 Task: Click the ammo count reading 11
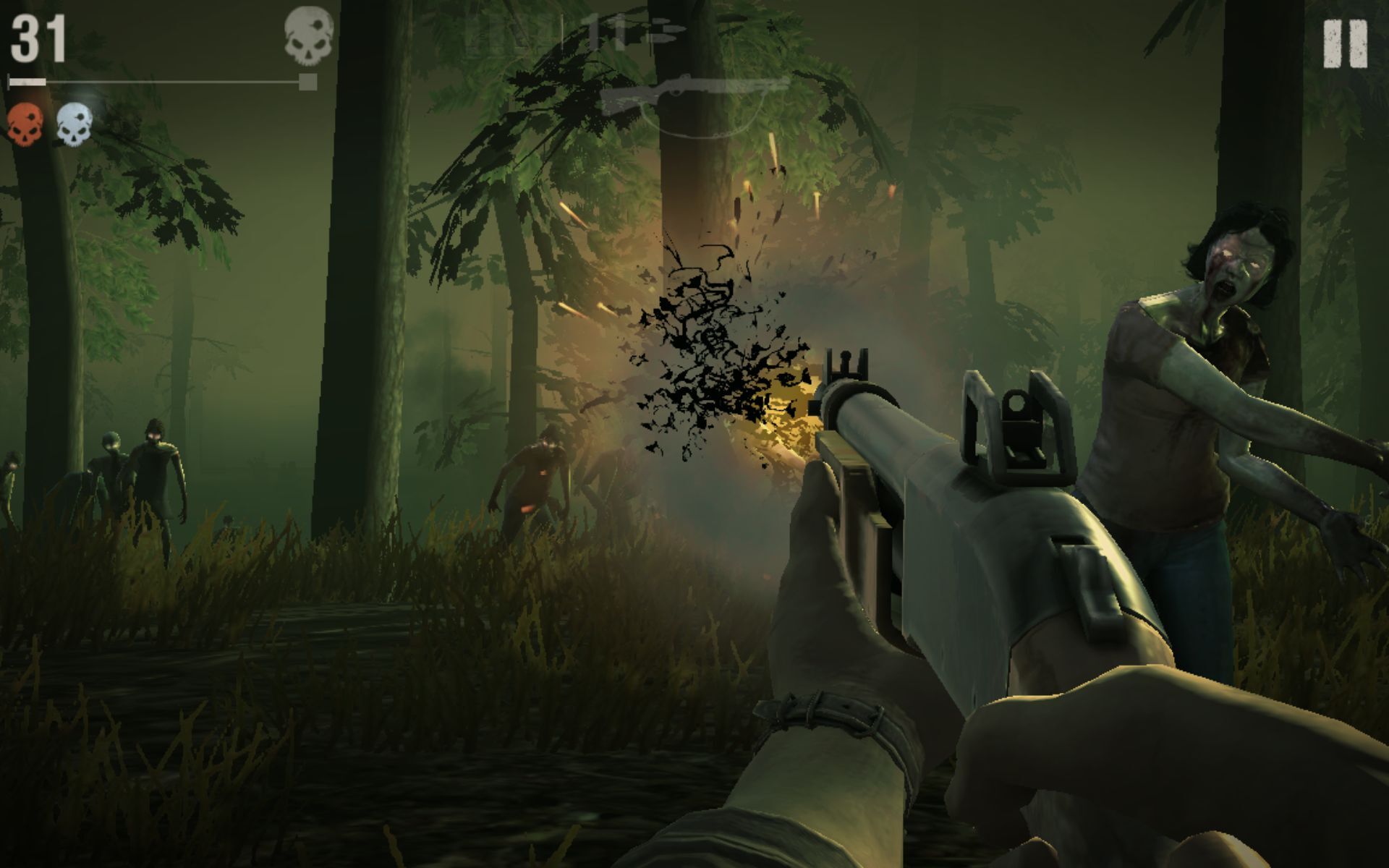(608, 33)
